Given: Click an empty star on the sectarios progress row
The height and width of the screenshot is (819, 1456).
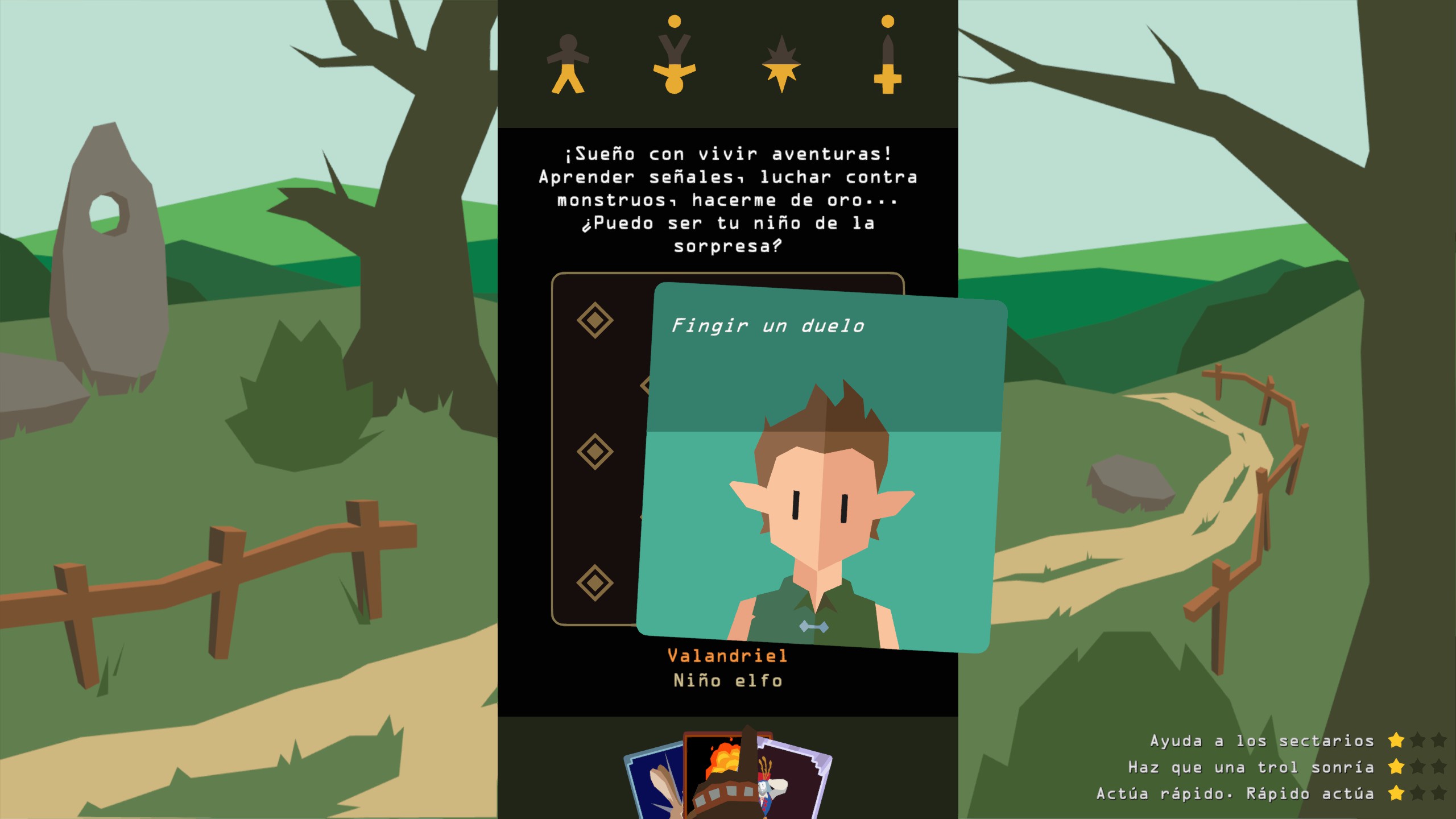Looking at the screenshot, I should click(1417, 741).
